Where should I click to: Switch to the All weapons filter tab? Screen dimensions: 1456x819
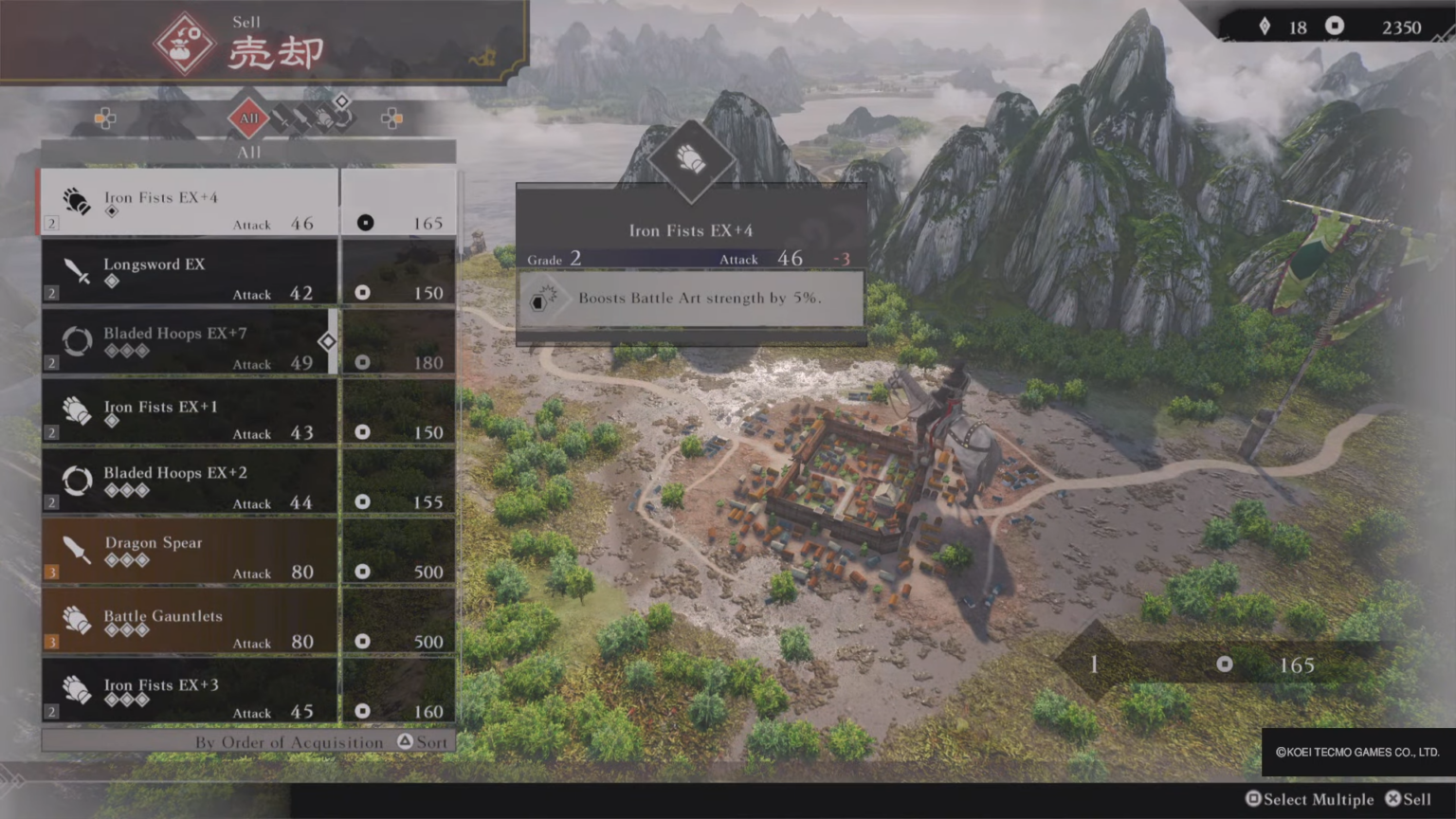(248, 118)
